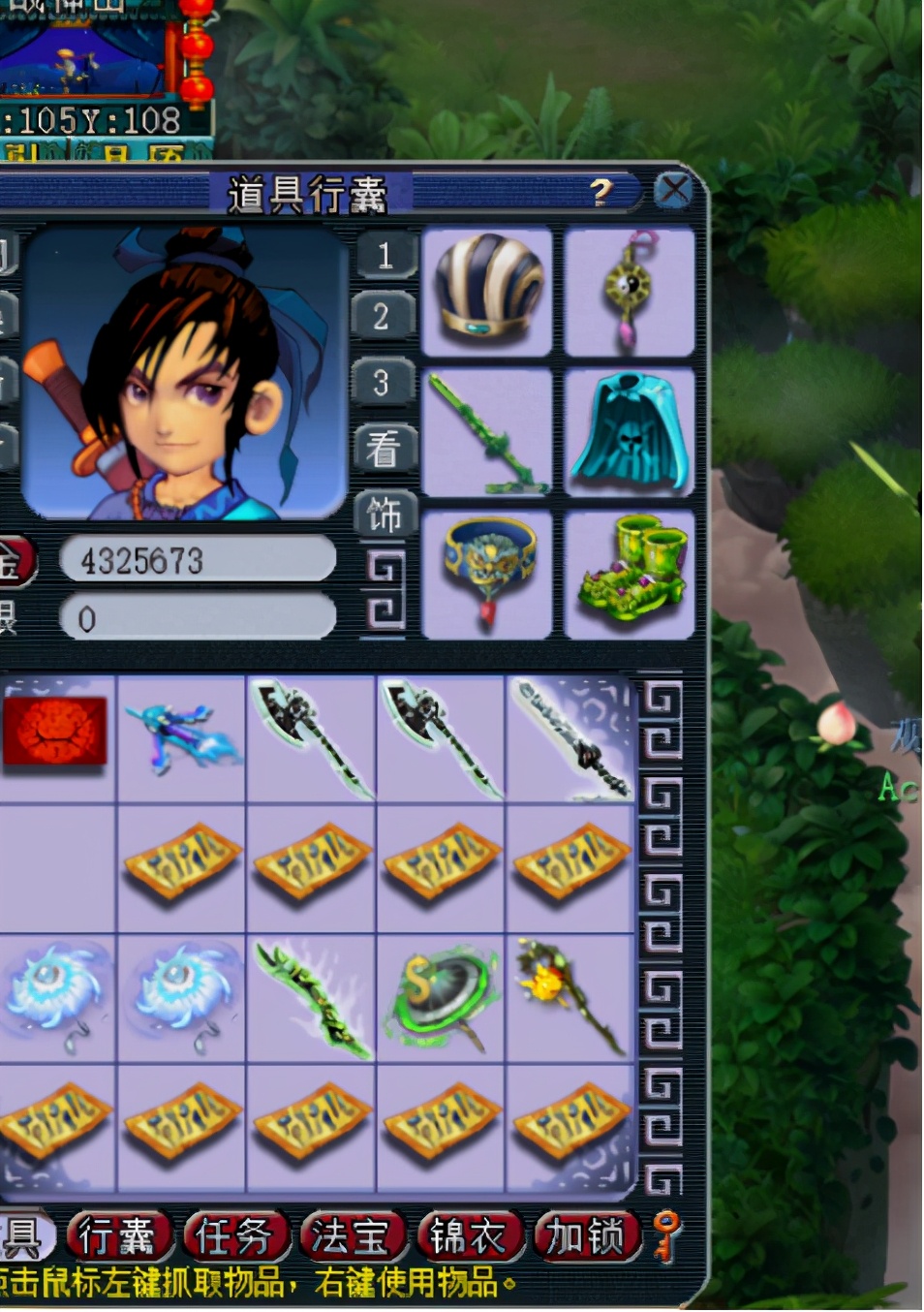Select equipment set button 3
This screenshot has width=924, height=1312.
(x=385, y=382)
